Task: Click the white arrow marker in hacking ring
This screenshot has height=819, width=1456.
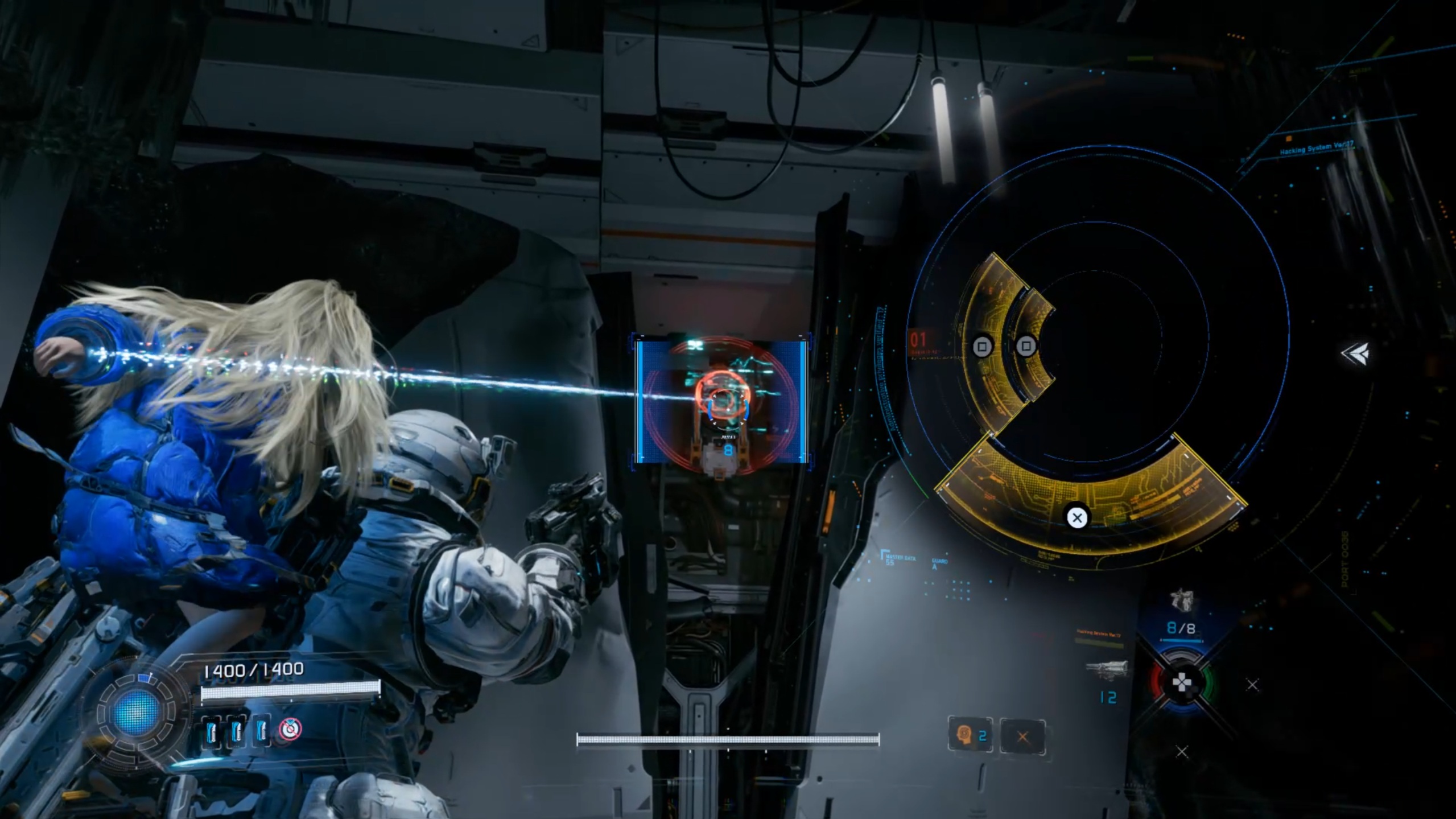Action: tap(1355, 353)
